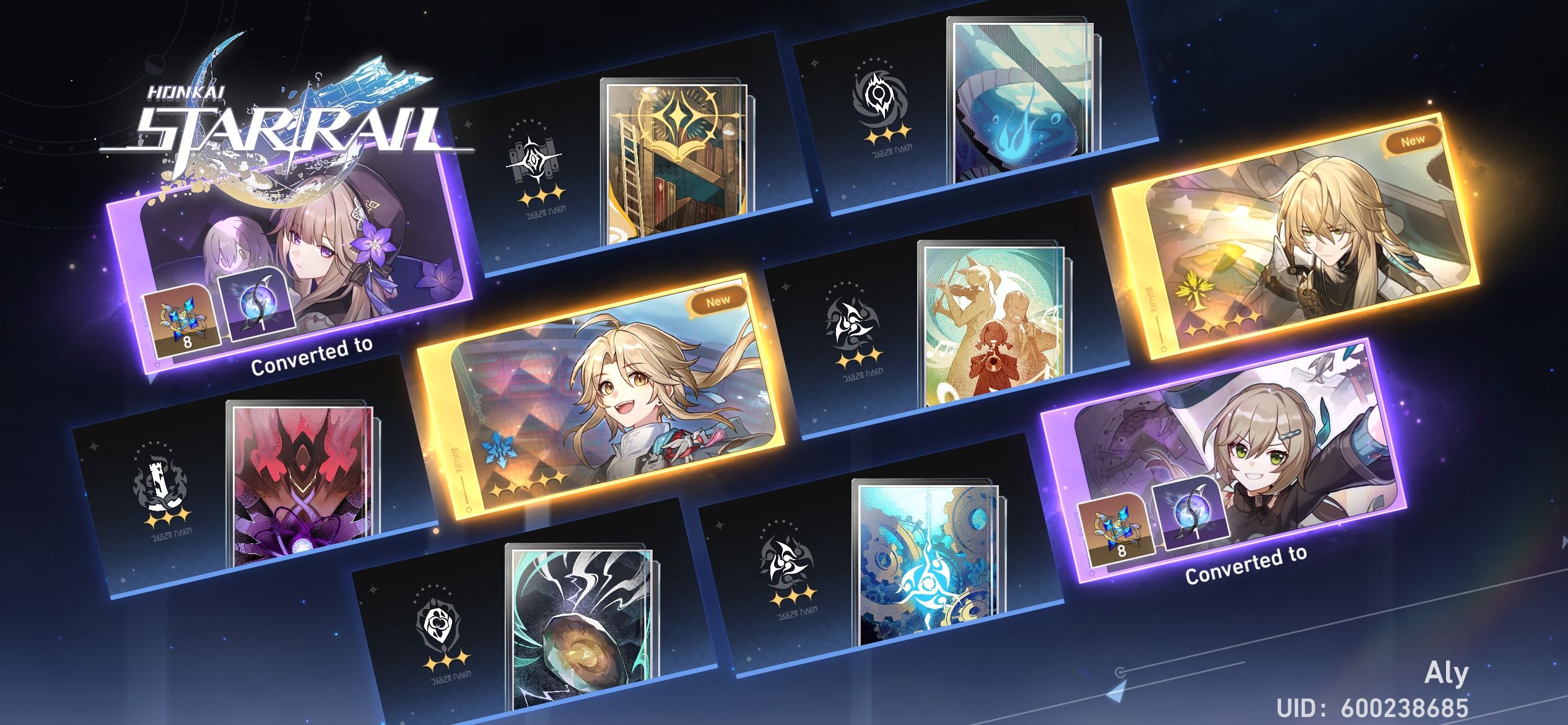Click the Preservation path emblem beside the geode card

pyautogui.click(x=437, y=626)
